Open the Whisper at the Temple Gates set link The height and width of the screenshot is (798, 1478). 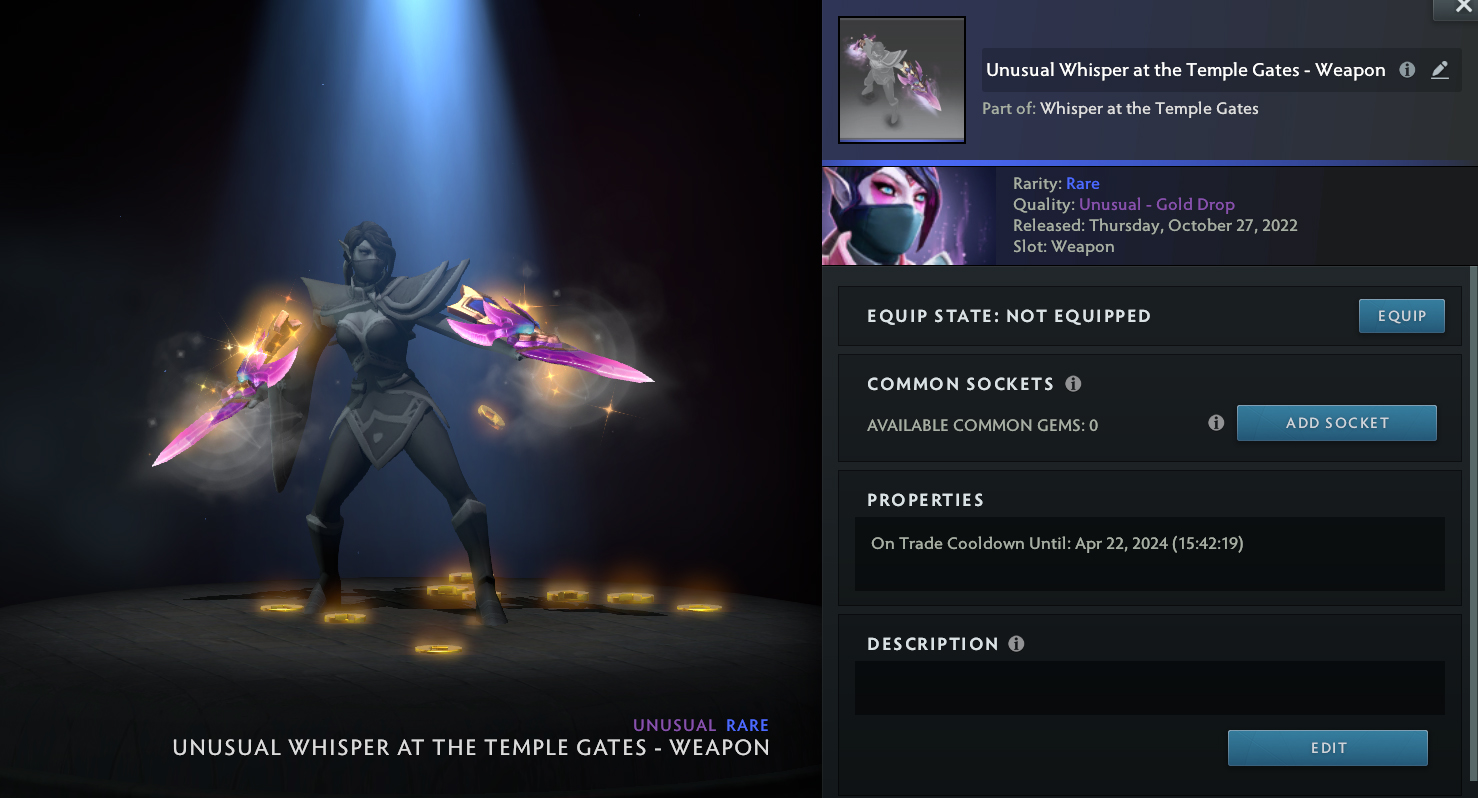[x=1149, y=108]
